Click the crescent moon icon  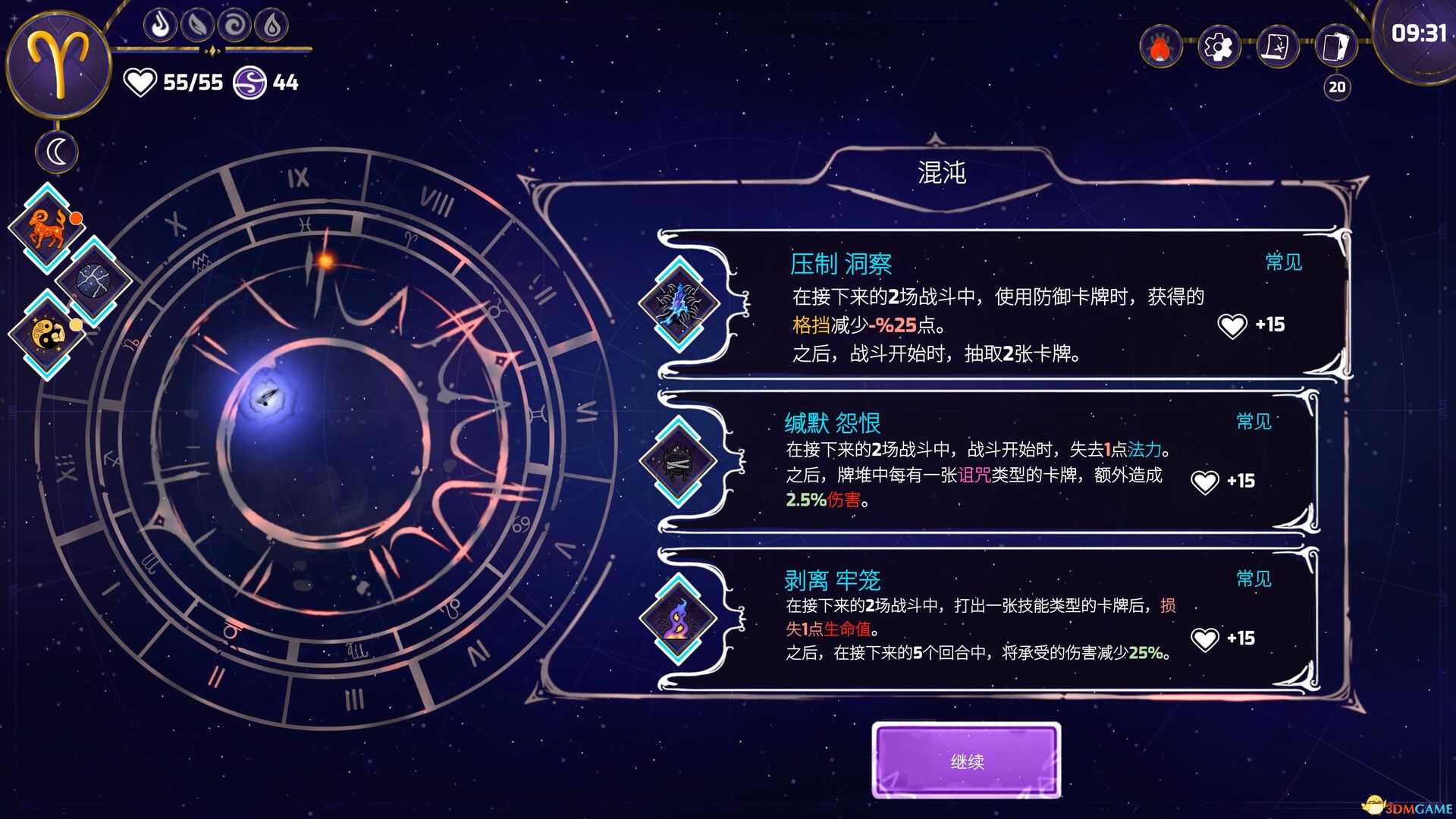(x=56, y=151)
